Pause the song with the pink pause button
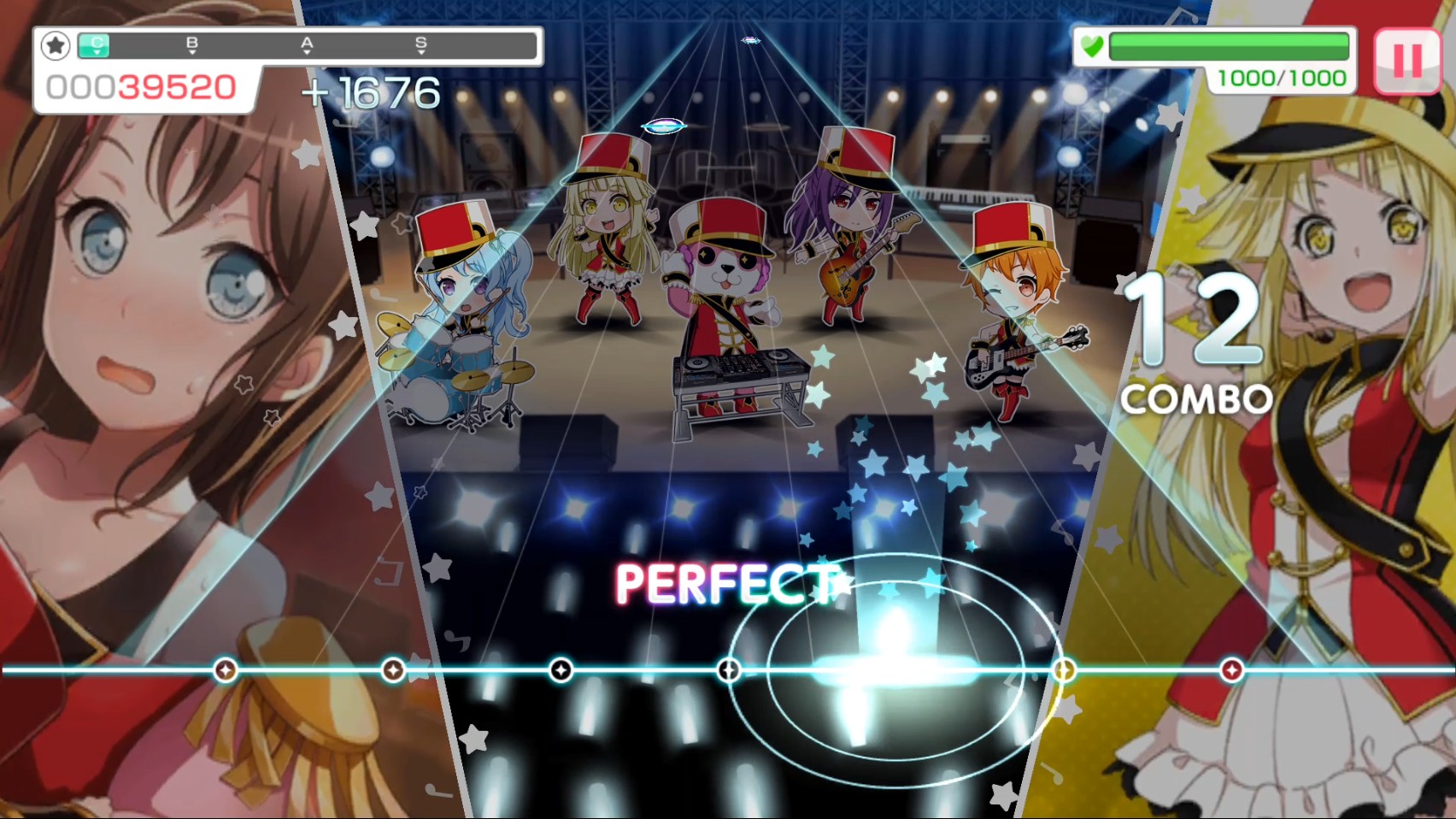Screen dimensions: 1456x819 click(x=1406, y=60)
